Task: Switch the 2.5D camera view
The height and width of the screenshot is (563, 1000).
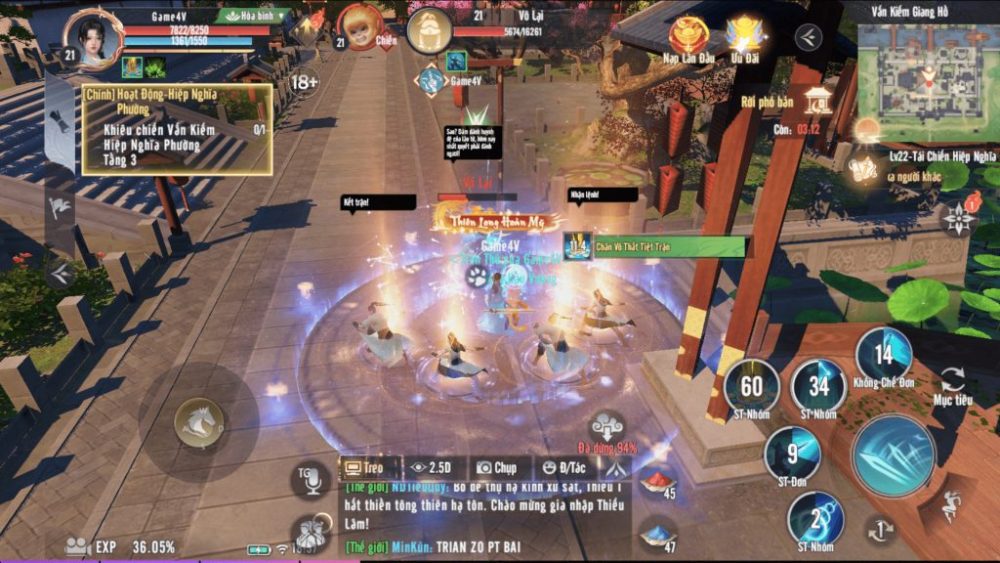Action: 433,467
